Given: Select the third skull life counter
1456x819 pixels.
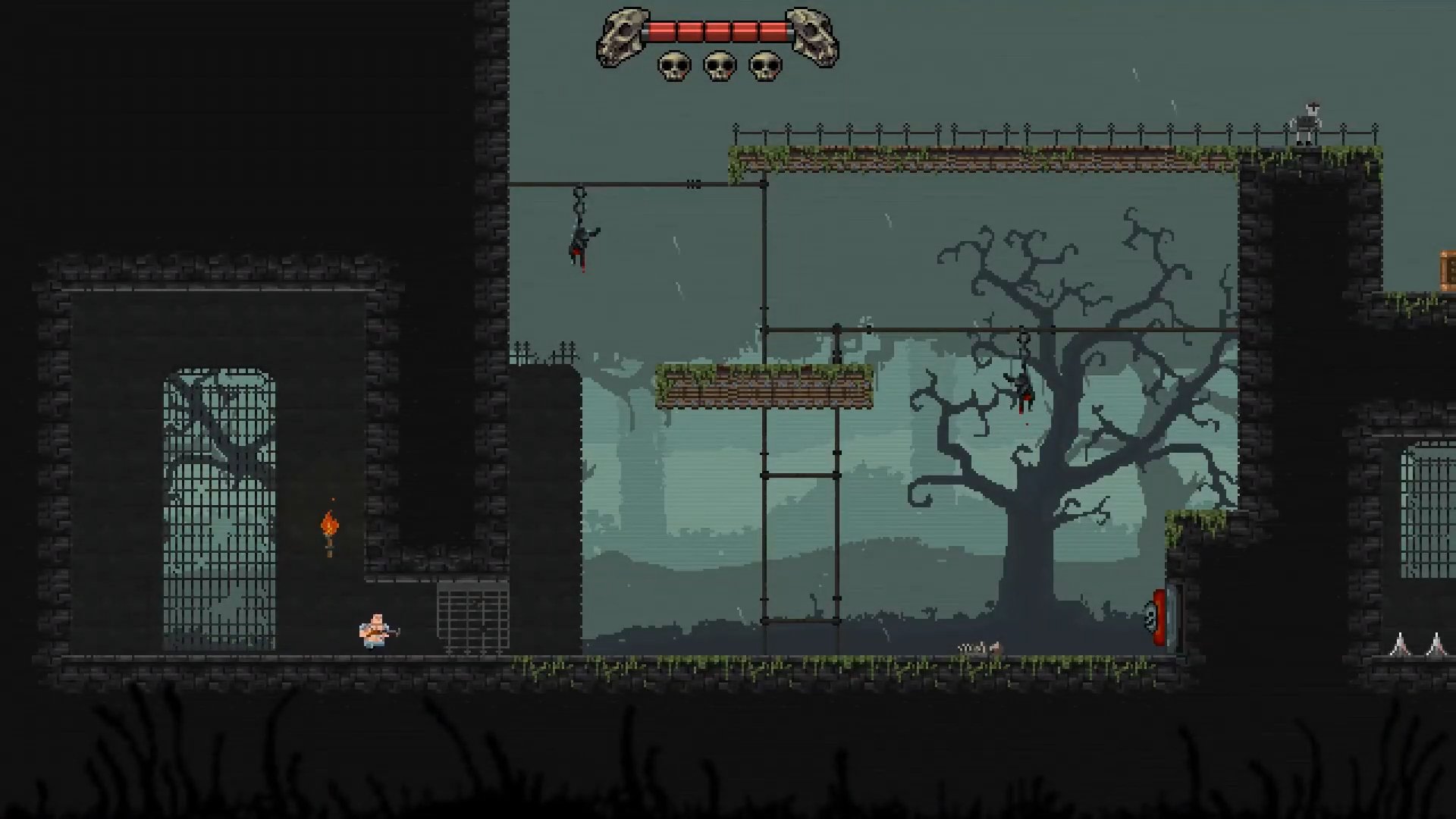Looking at the screenshot, I should pyautogui.click(x=763, y=67).
